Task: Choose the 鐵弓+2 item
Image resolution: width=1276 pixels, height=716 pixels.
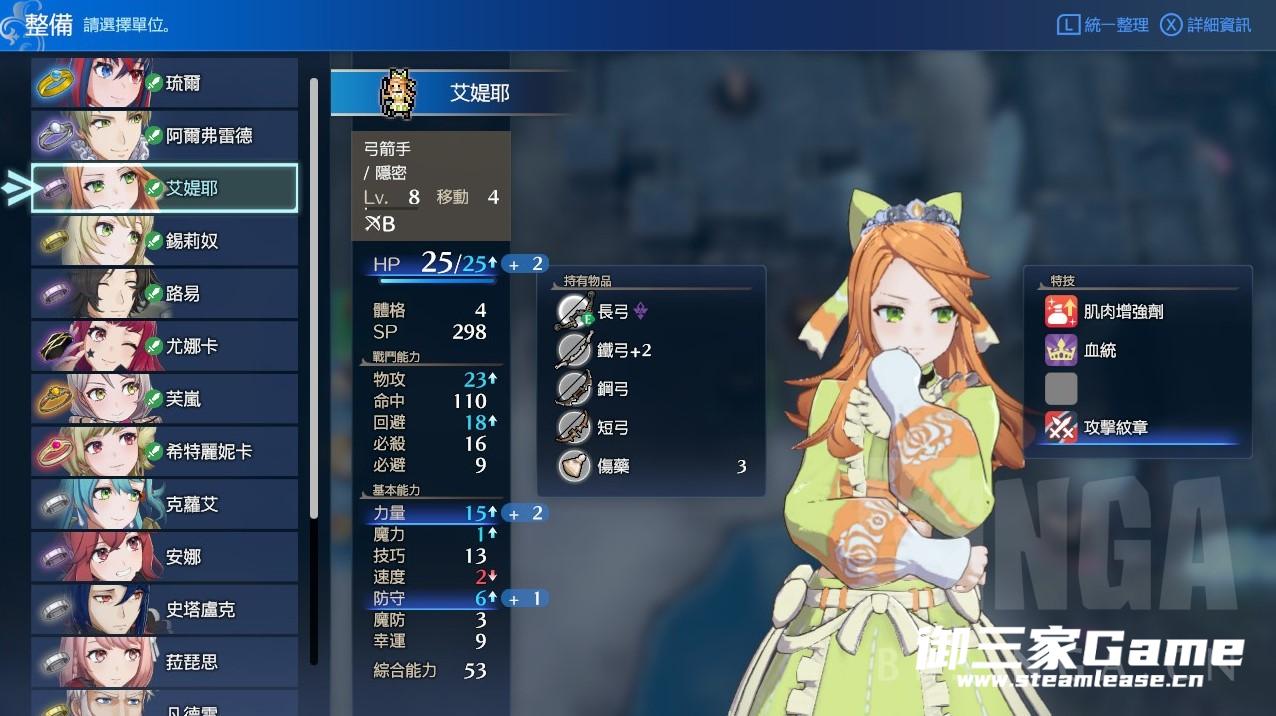Action: [x=623, y=351]
